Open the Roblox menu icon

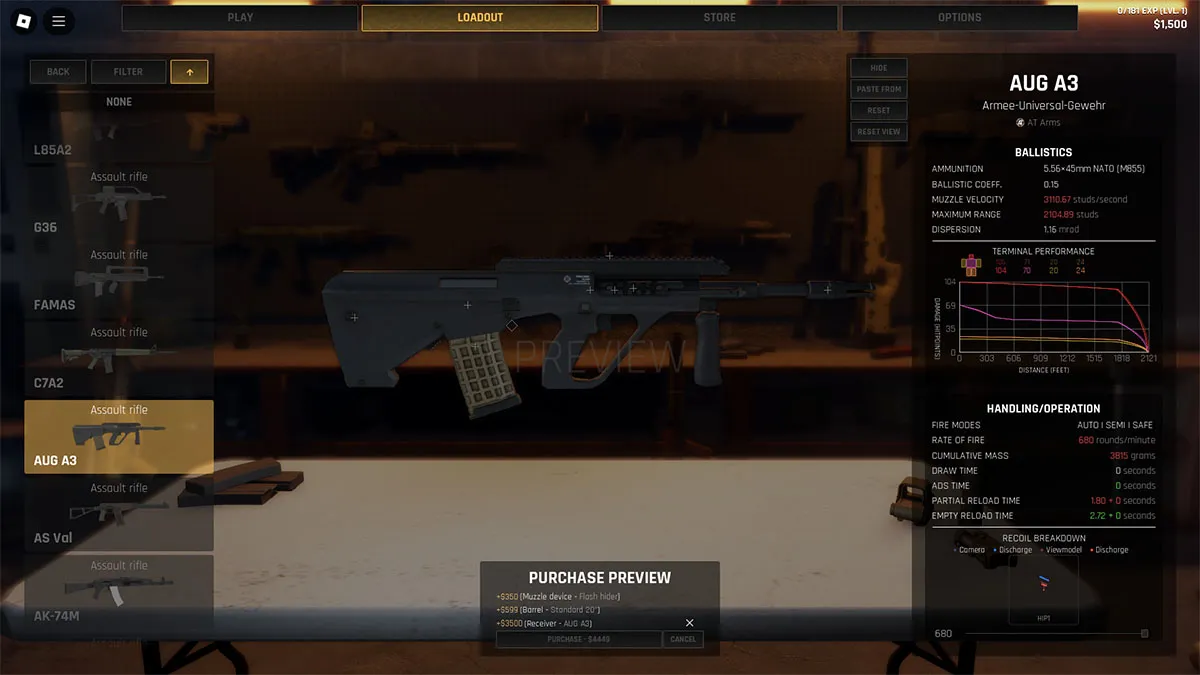coord(21,20)
